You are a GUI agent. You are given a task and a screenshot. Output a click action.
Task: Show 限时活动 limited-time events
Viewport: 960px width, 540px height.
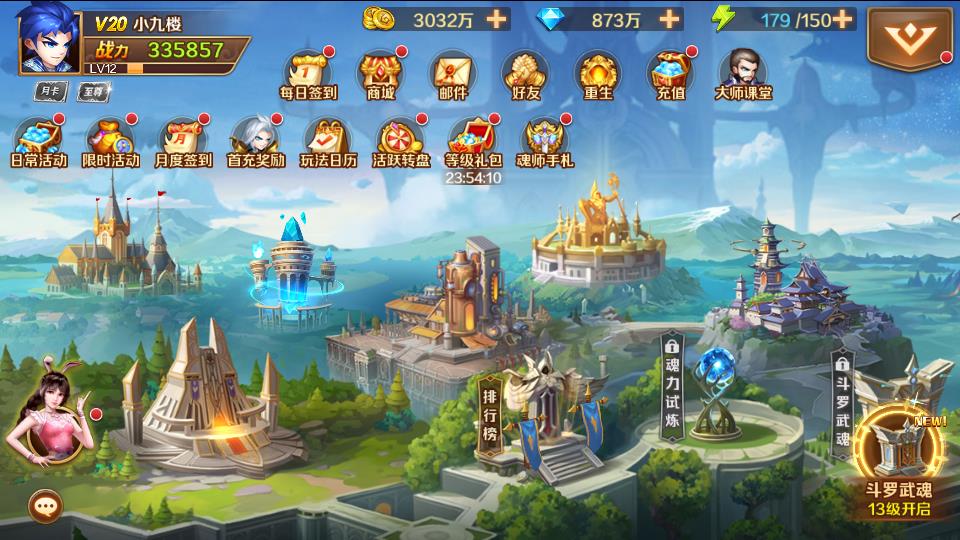[110, 140]
